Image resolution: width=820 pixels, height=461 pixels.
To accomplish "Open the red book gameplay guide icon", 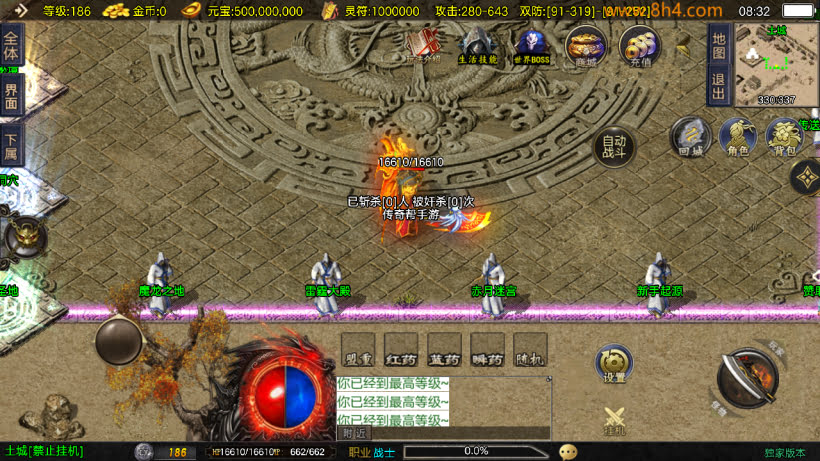I will point(426,44).
